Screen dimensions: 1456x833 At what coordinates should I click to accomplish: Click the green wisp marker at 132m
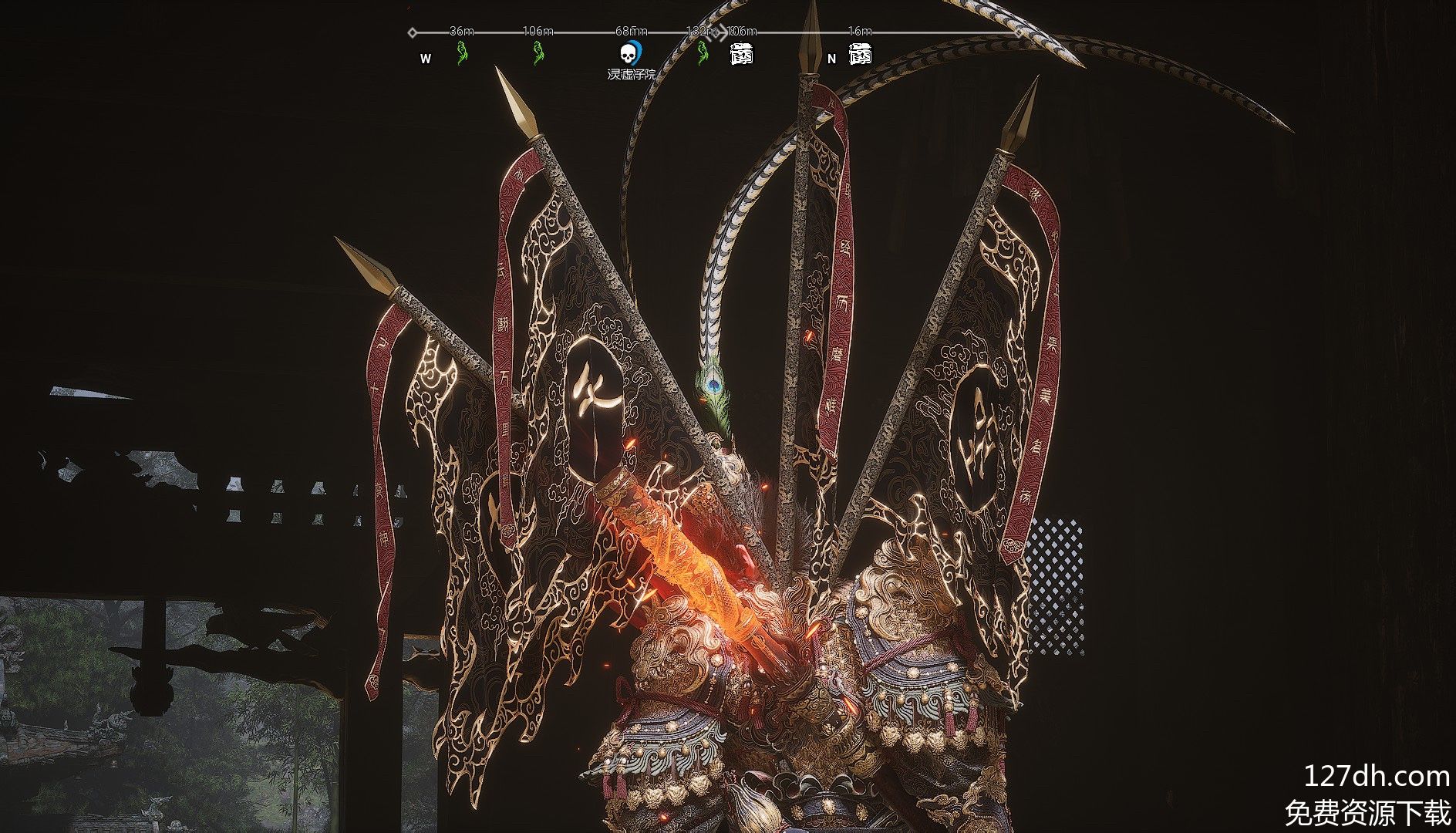pos(702,53)
